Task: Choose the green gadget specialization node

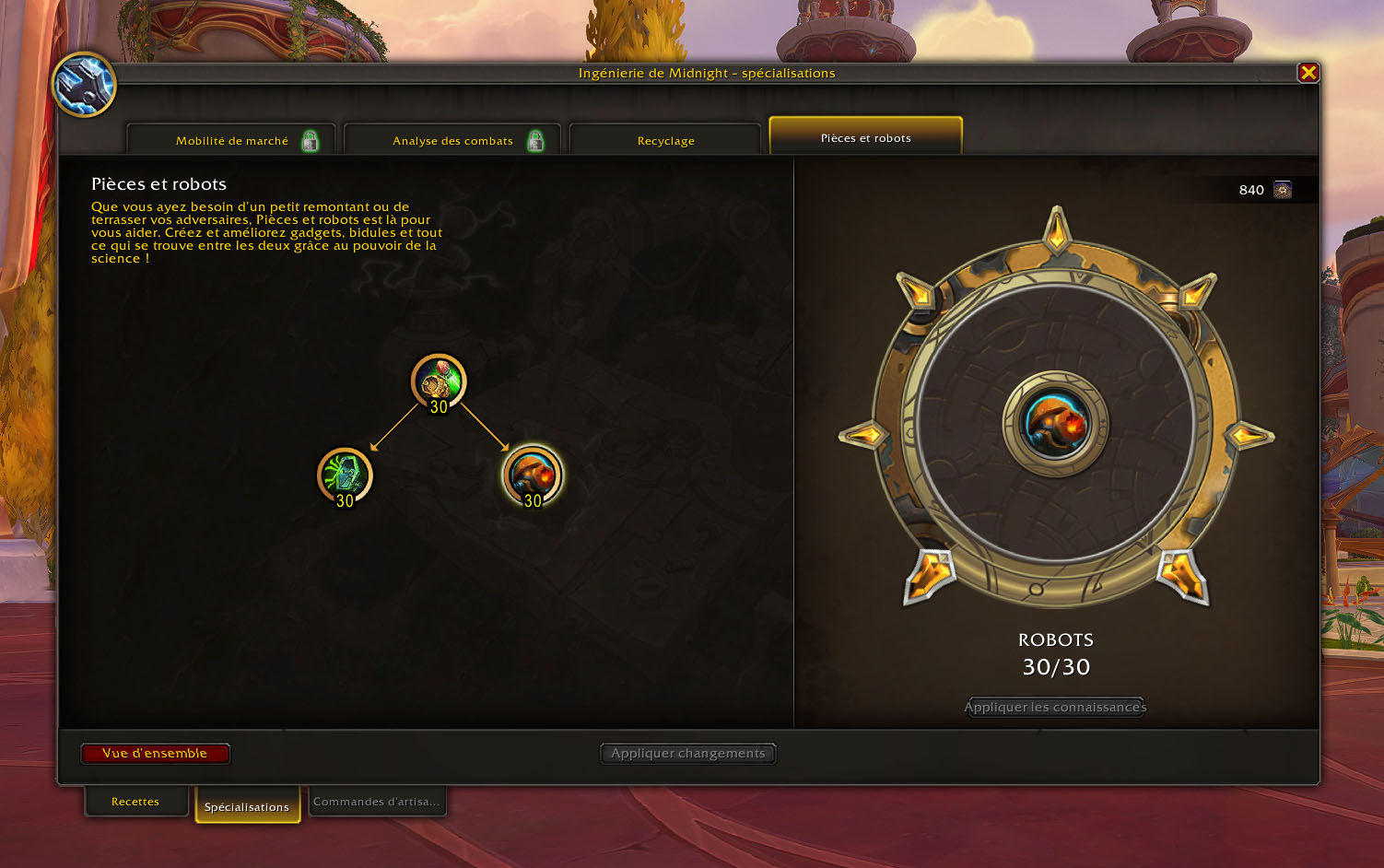Action: click(x=345, y=475)
